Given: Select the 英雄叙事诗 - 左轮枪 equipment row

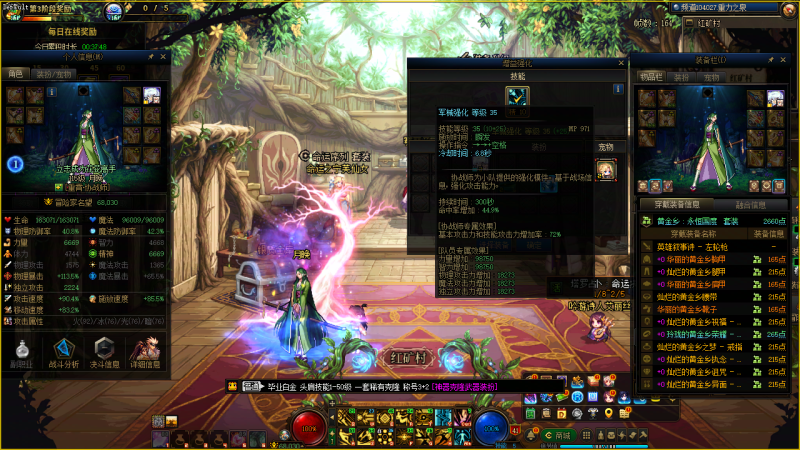Looking at the screenshot, I should [x=690, y=246].
